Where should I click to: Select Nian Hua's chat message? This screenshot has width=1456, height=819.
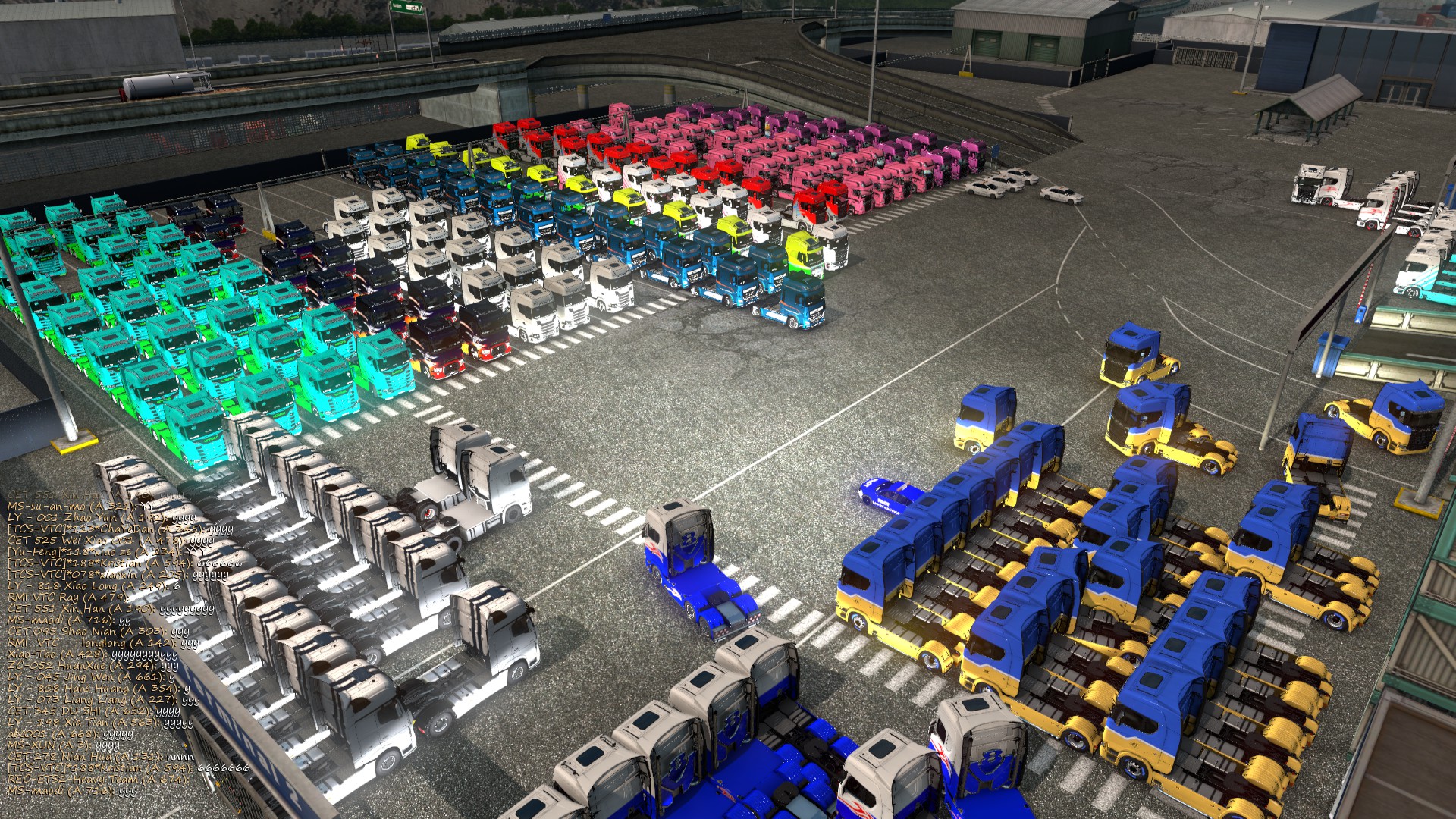click(100, 756)
